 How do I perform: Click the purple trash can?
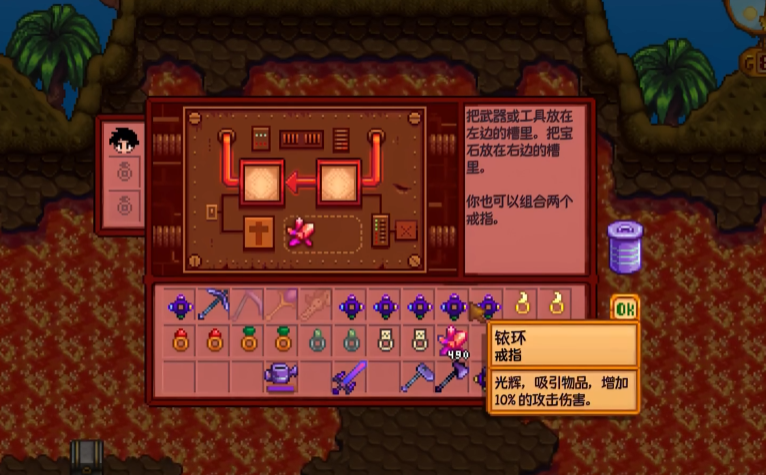coord(625,246)
